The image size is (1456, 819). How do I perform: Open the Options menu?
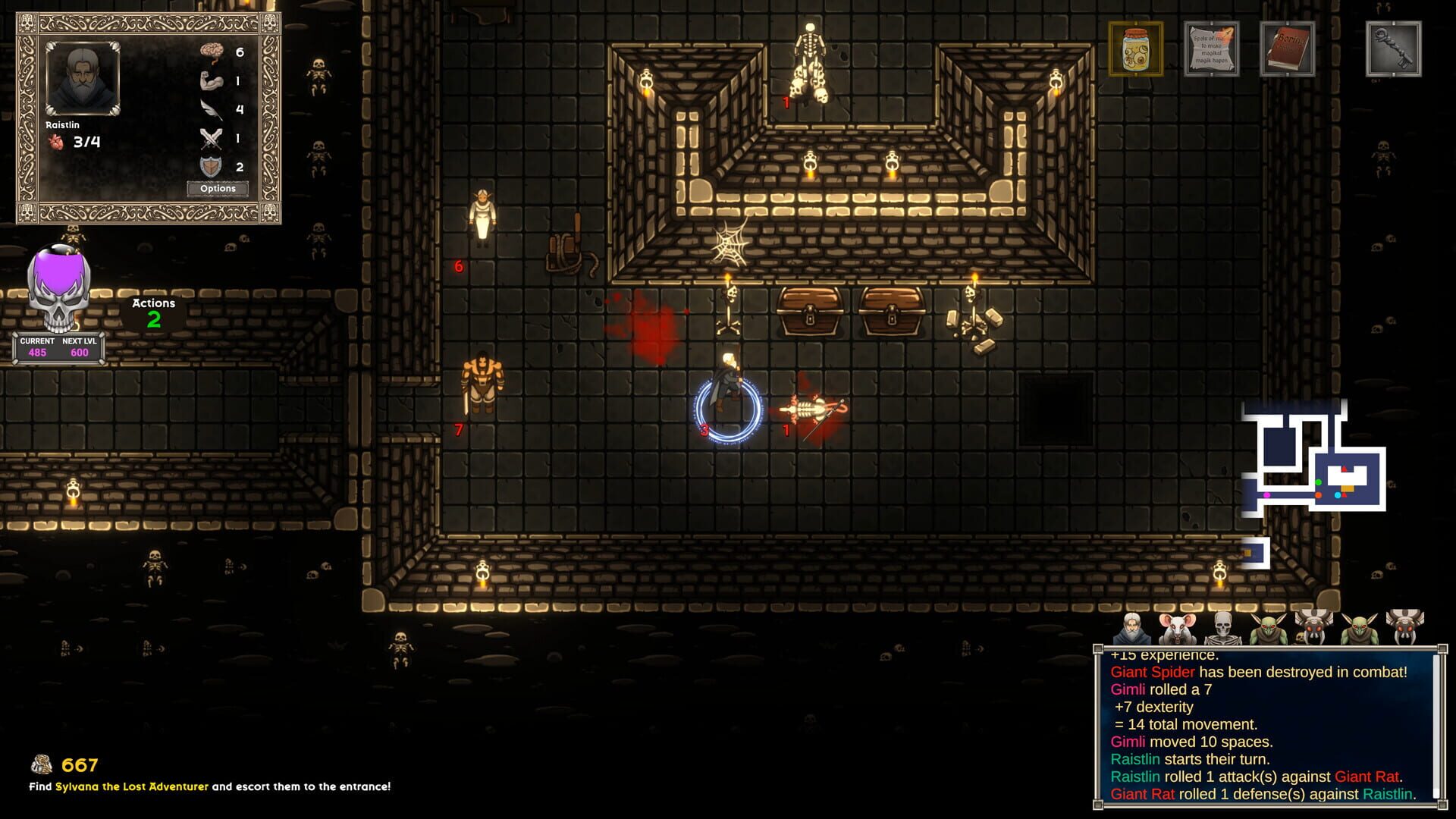pos(218,189)
